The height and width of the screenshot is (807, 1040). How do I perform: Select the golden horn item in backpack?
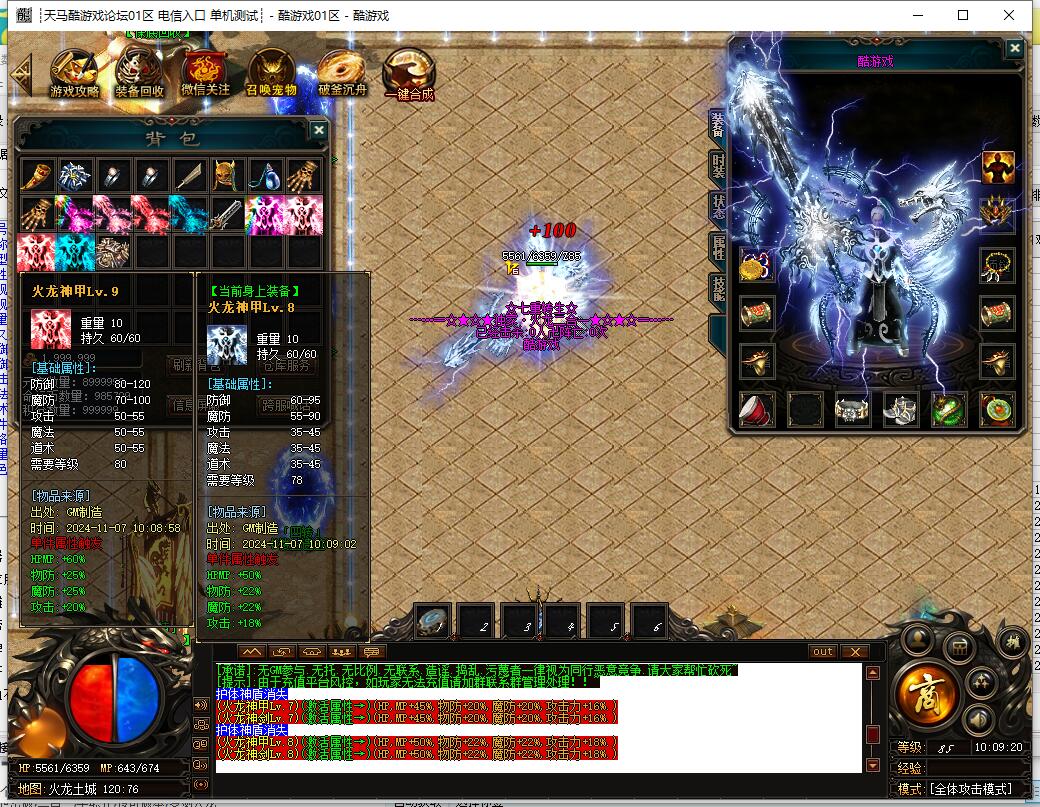pyautogui.click(x=37, y=176)
